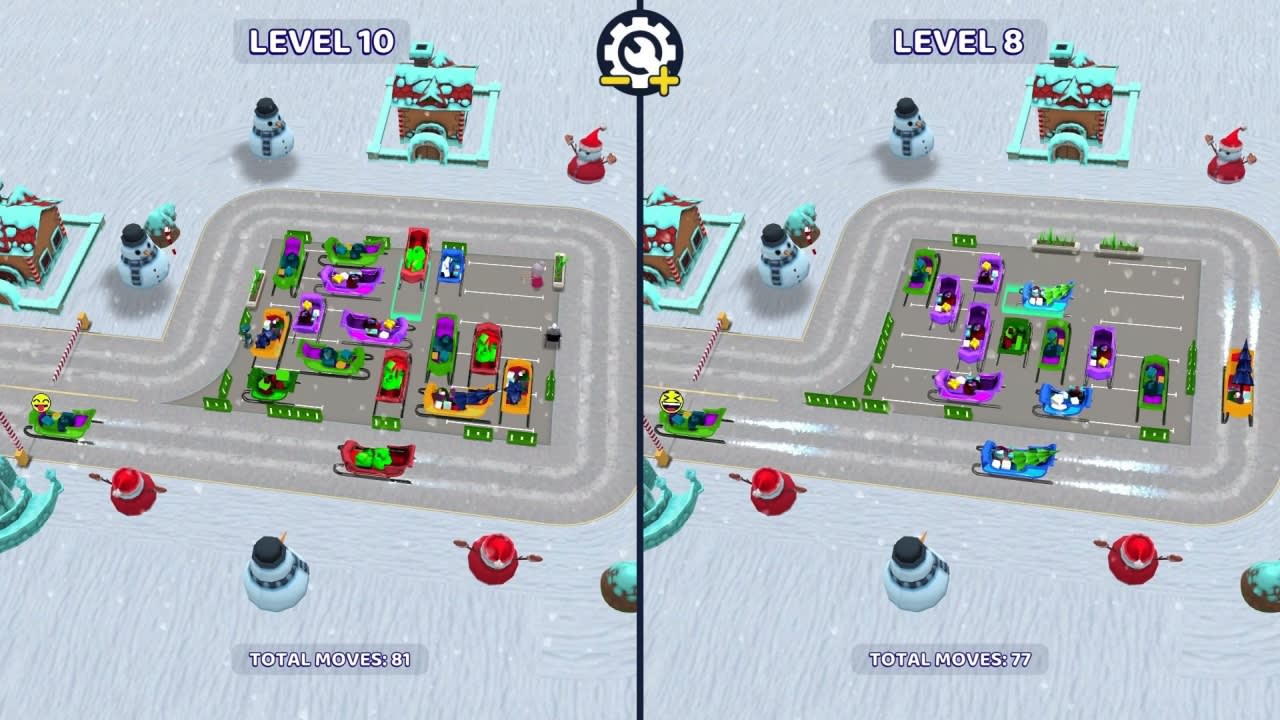Tap the yellow minus sign on the settings icon

[x=615, y=80]
